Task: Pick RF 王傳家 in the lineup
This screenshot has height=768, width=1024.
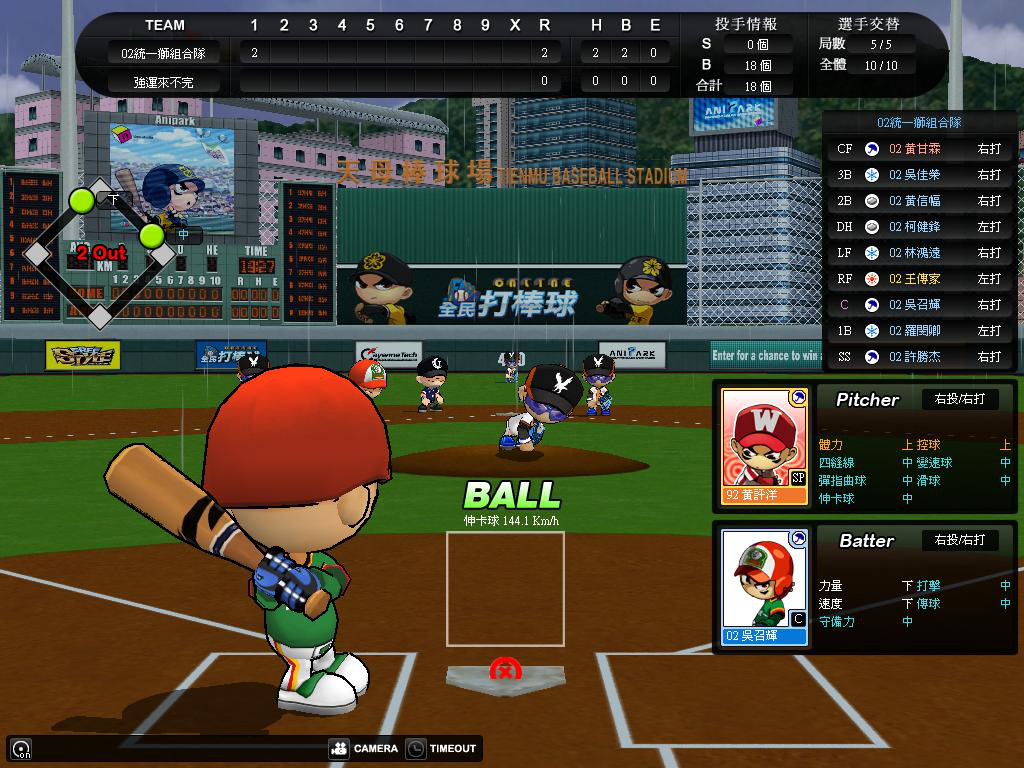Action: click(918, 279)
